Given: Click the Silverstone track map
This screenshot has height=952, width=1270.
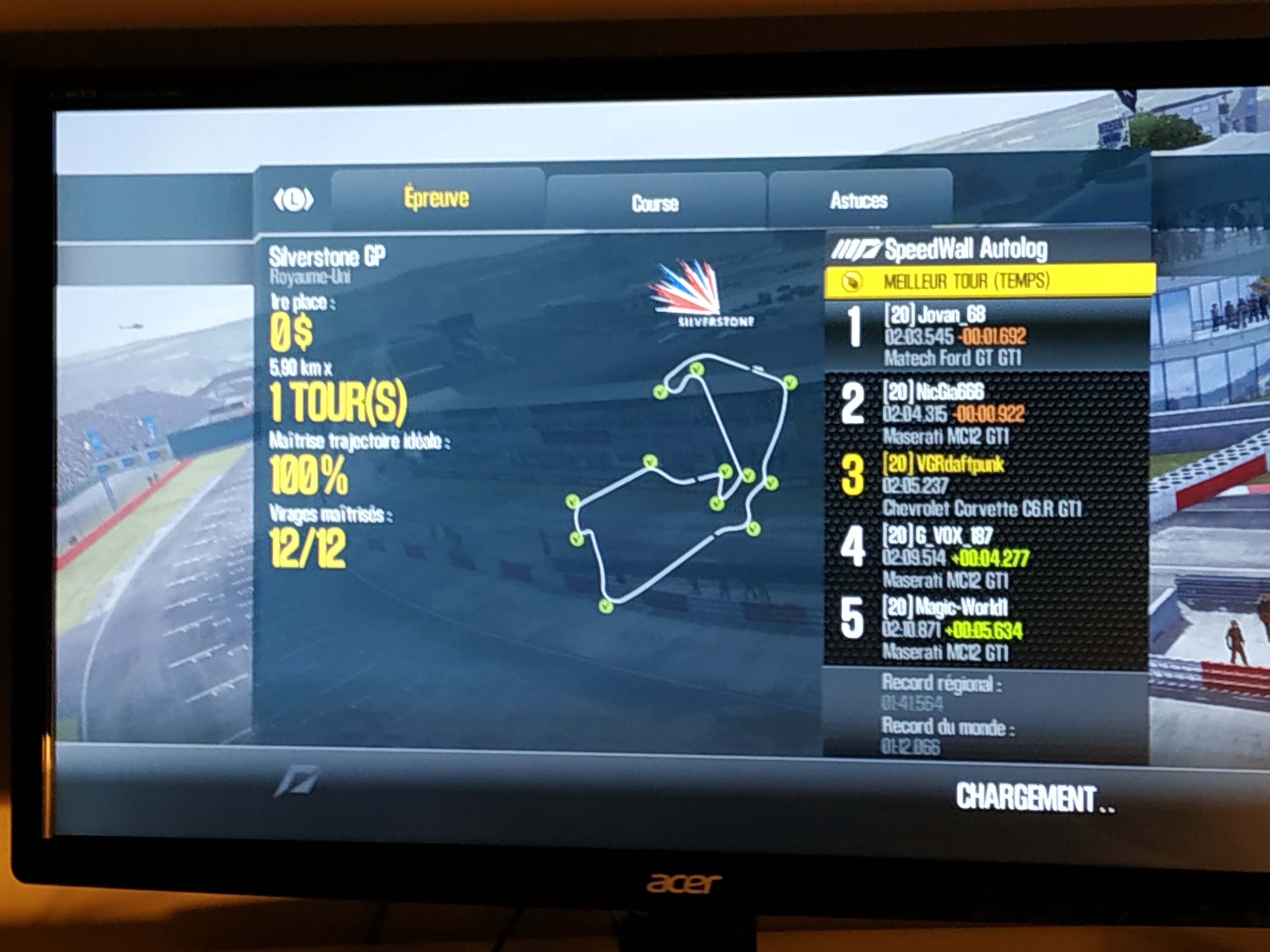Looking at the screenshot, I should (x=680, y=482).
